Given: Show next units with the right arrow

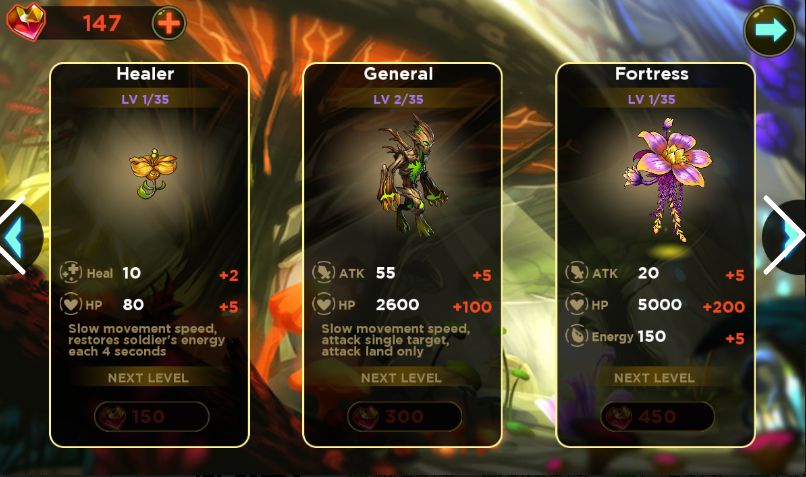Looking at the screenshot, I should (787, 236).
